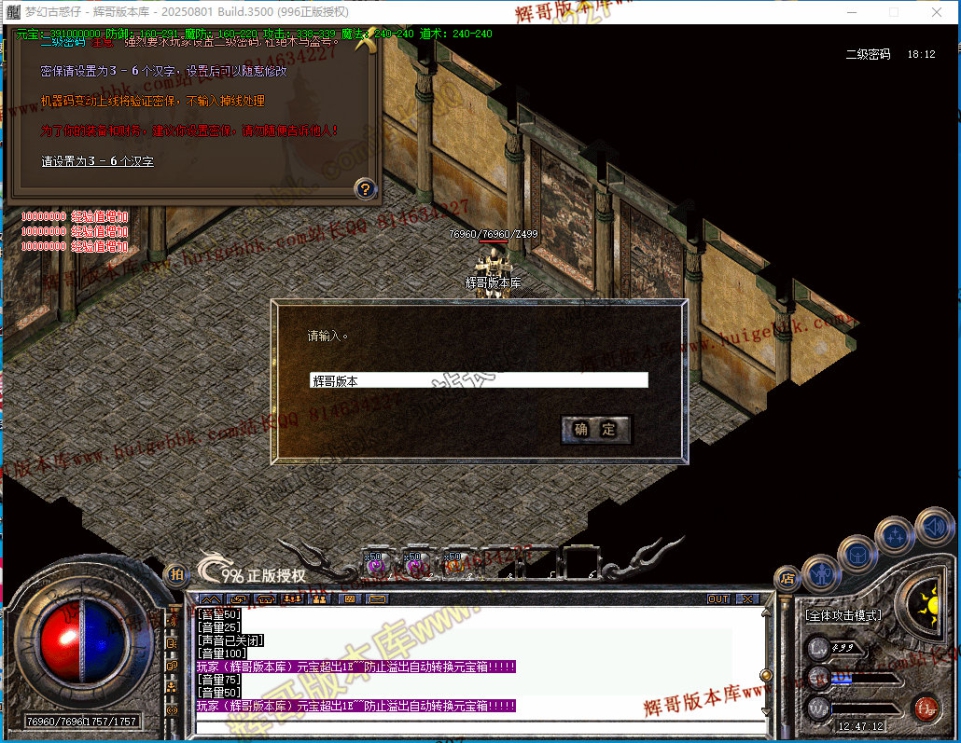Minimize the game window
The image size is (961, 743).
pos(848,12)
